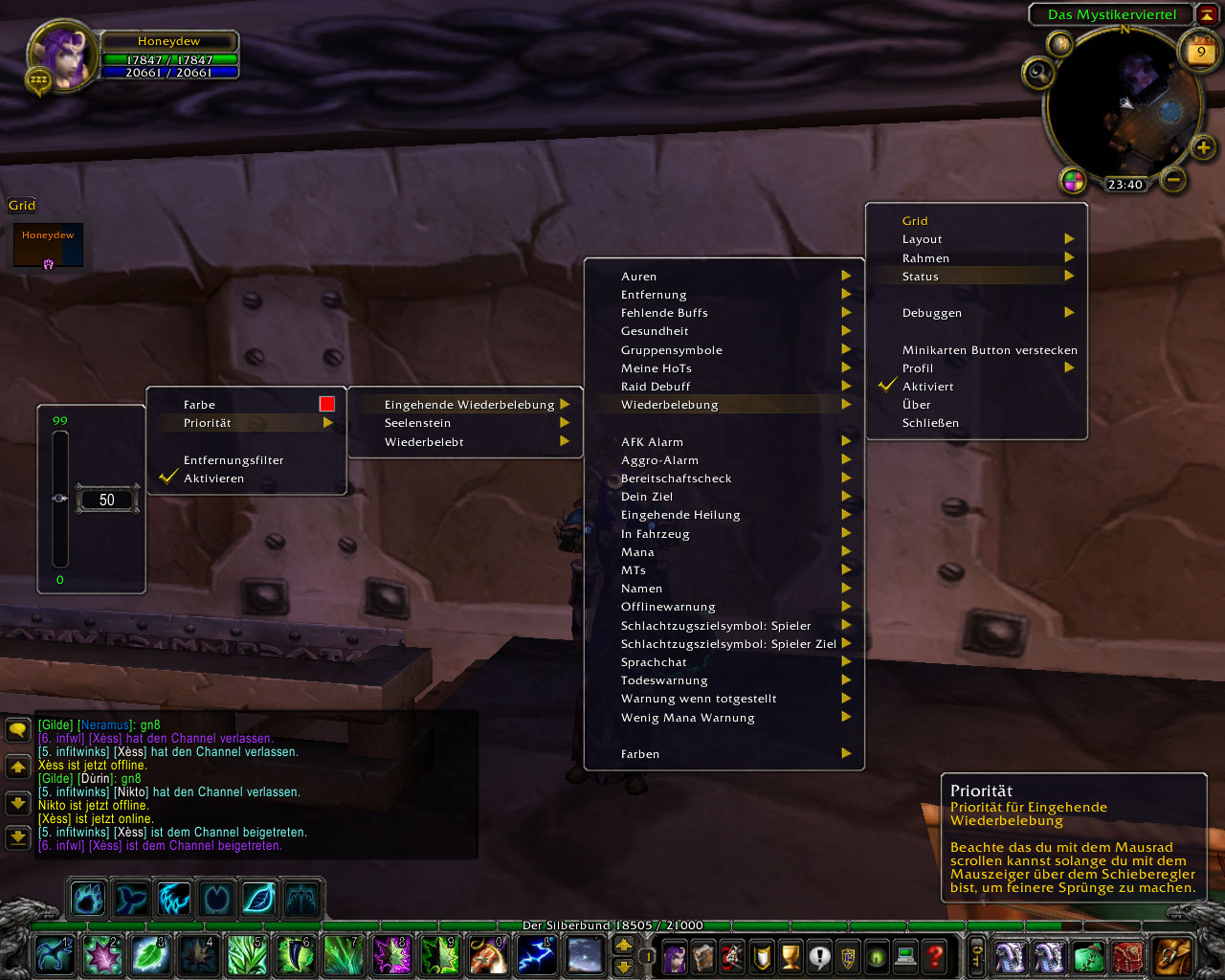Image resolution: width=1225 pixels, height=980 pixels.
Task: Select the Honeydew Grid unit frame
Action: point(48,246)
